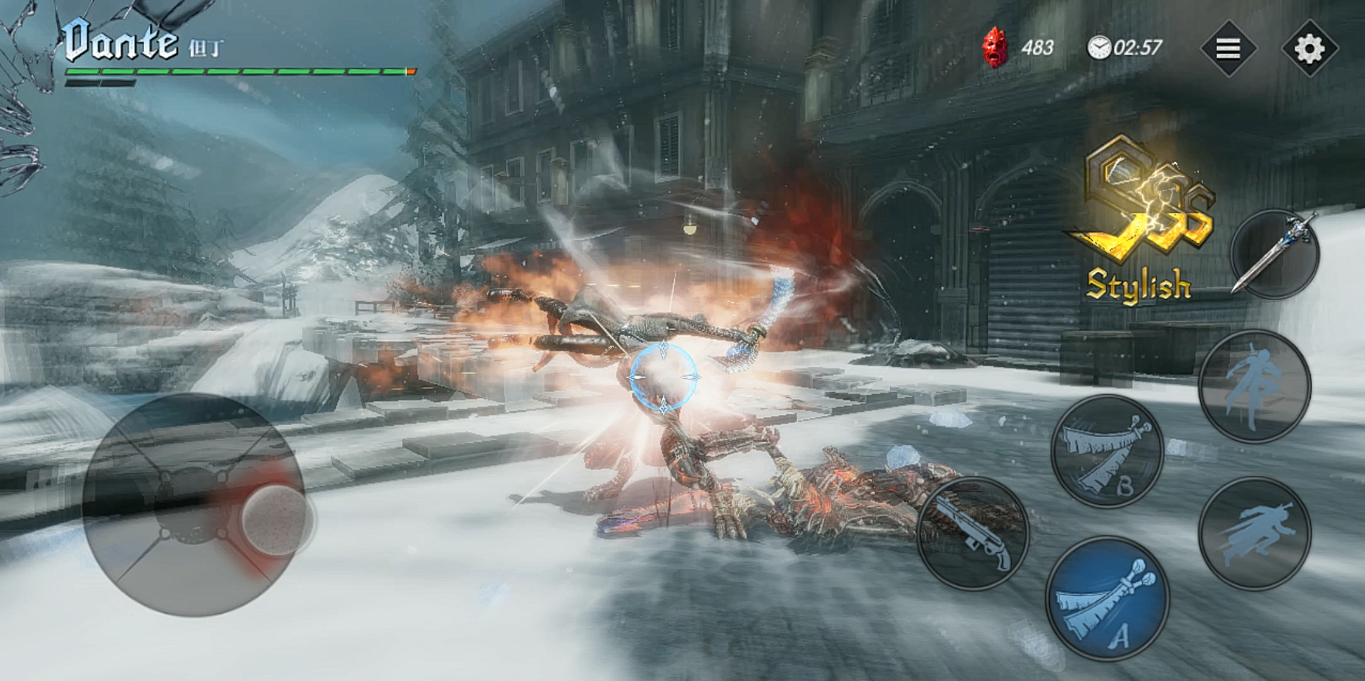Image resolution: width=1365 pixels, height=681 pixels.
Task: Use the blue A sword attack button
Action: pos(1107,598)
